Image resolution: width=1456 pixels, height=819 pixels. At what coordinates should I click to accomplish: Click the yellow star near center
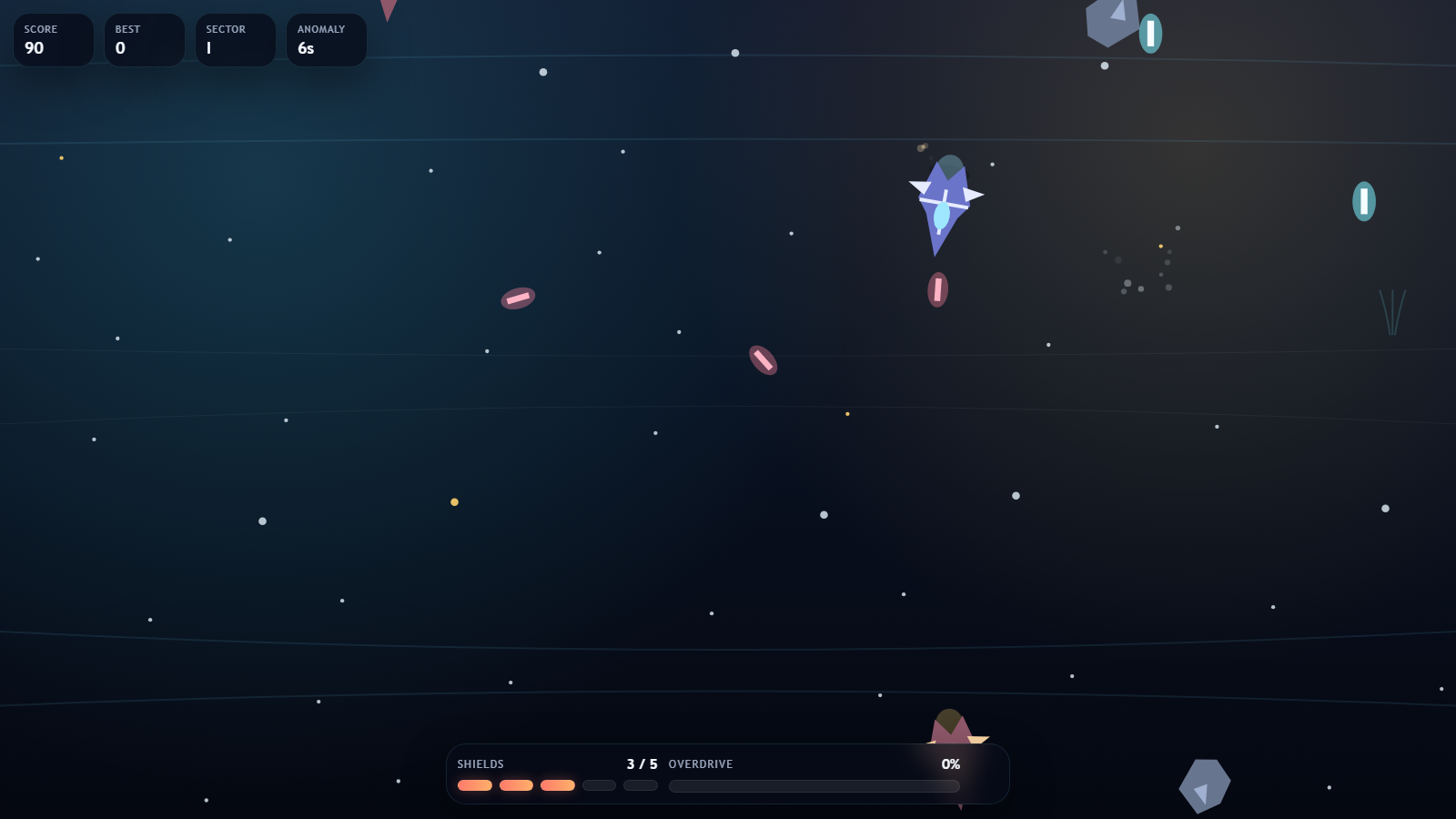click(846, 414)
